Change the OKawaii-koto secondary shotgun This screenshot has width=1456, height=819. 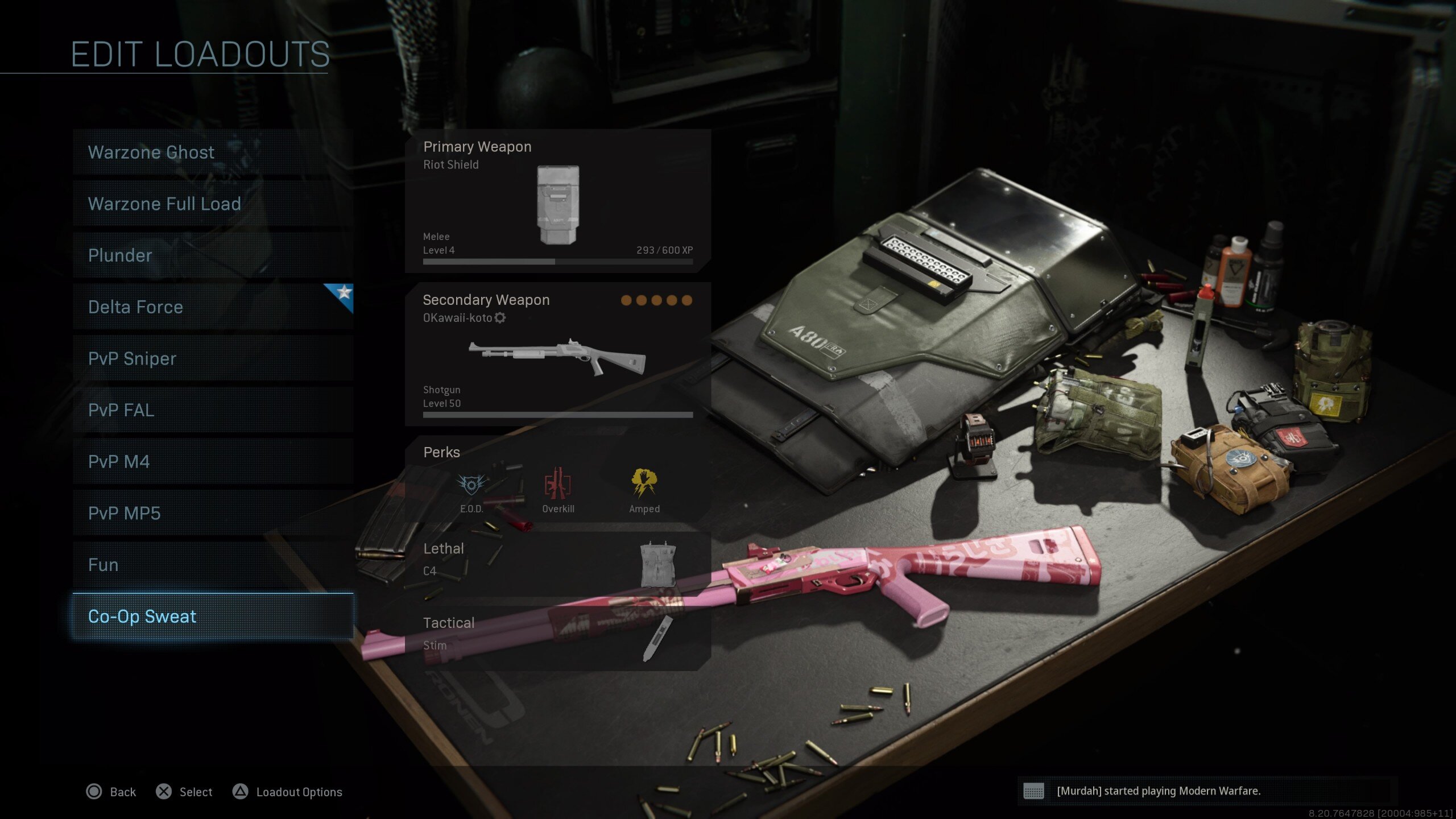(557, 355)
